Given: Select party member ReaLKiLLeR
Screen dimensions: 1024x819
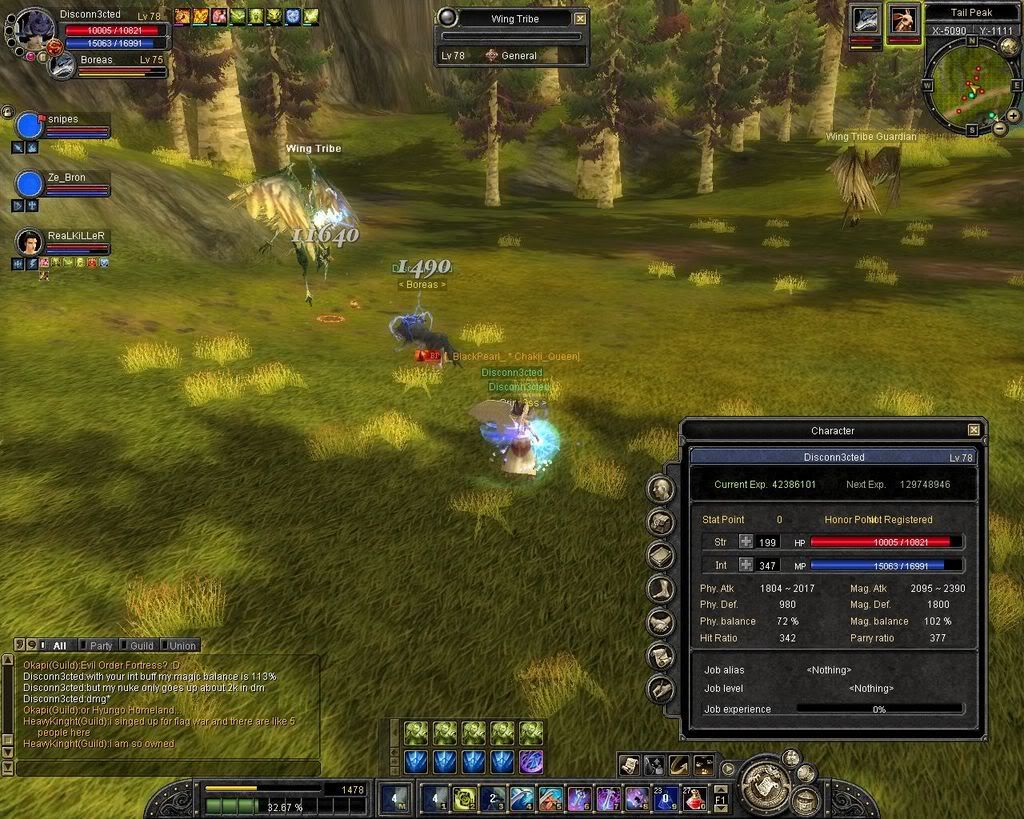Looking at the screenshot, I should pos(30,243).
